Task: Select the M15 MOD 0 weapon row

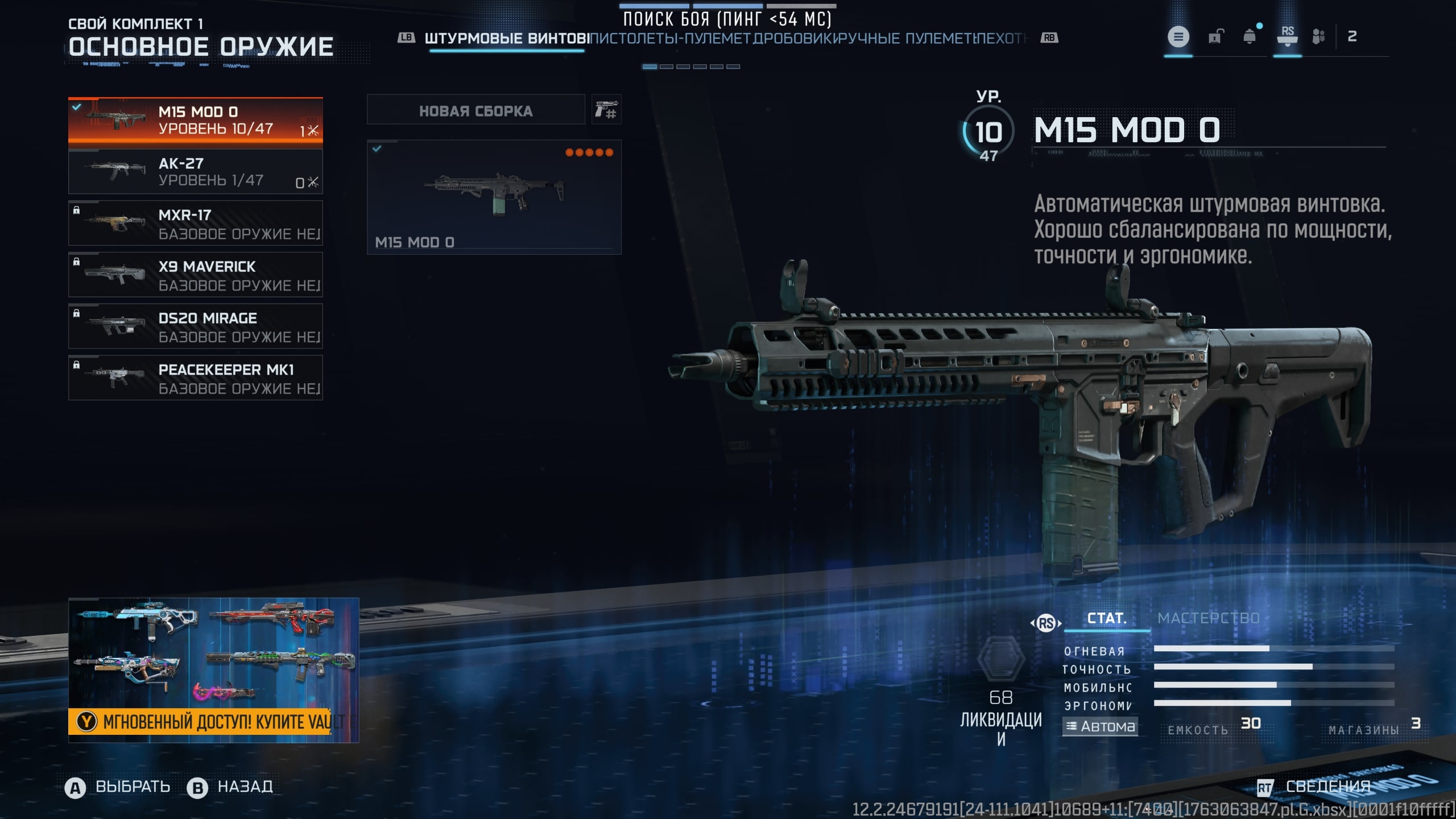Action: coord(195,121)
